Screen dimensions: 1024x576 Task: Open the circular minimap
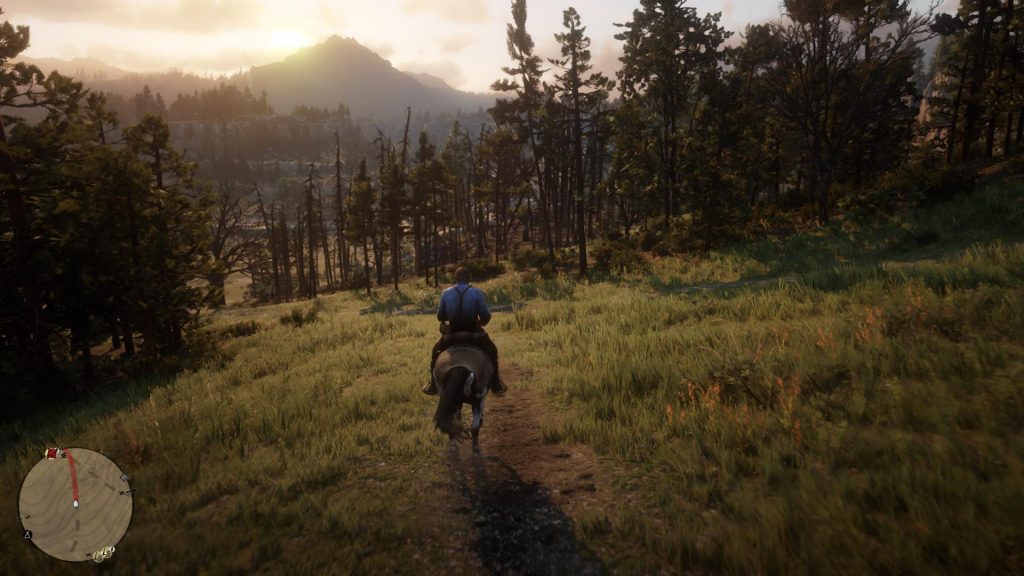[75, 503]
